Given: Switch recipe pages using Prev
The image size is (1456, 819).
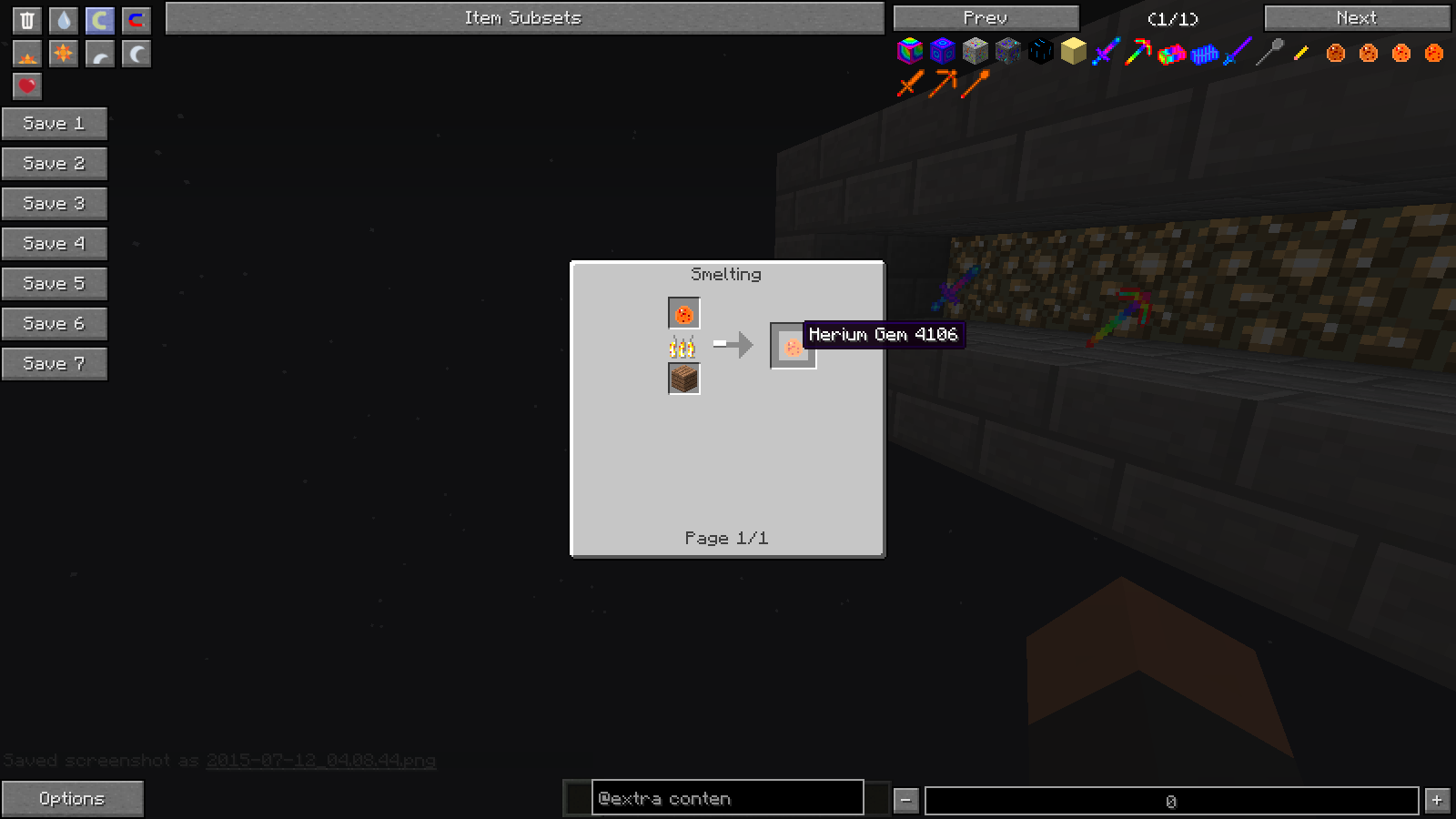Looking at the screenshot, I should (986, 16).
